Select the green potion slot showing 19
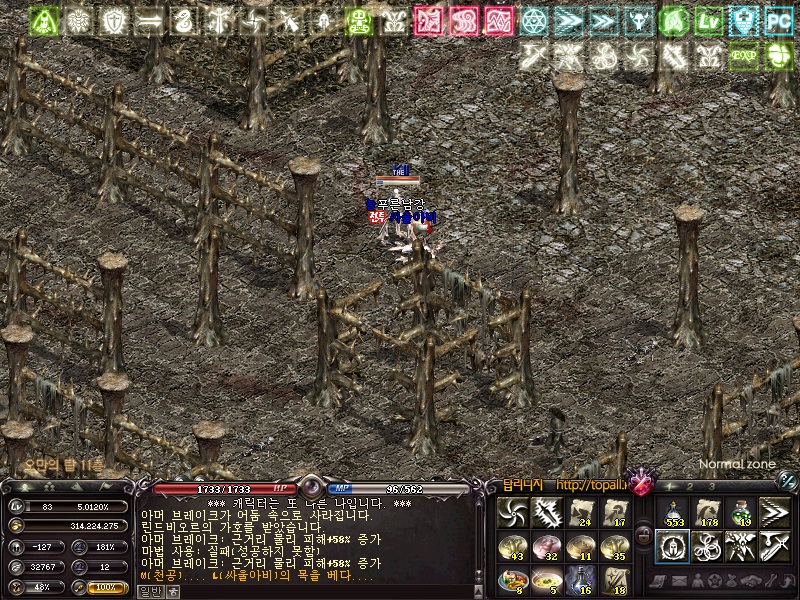The image size is (800, 600). tap(741, 512)
